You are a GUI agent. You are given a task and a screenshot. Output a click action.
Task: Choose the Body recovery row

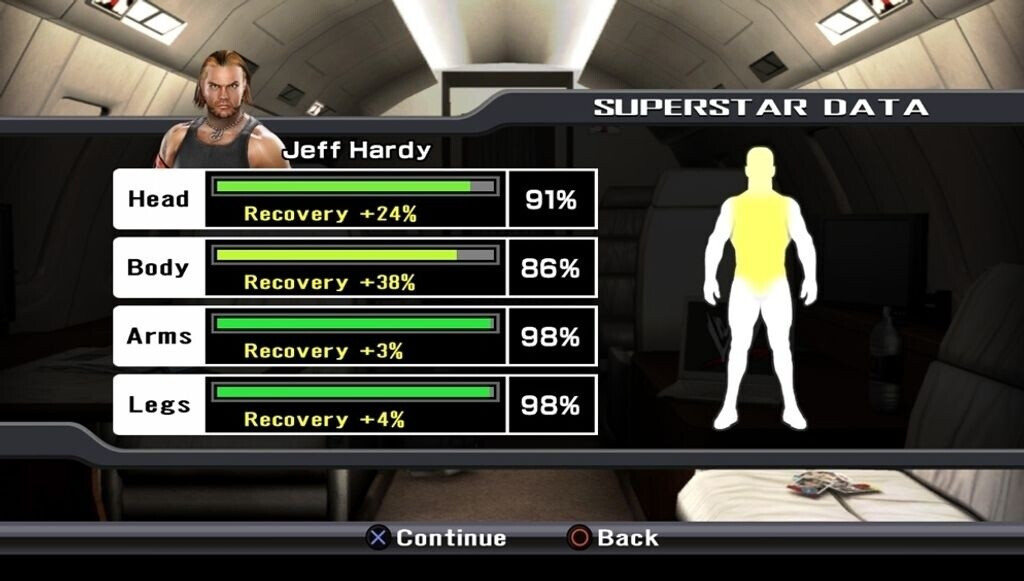(x=355, y=268)
